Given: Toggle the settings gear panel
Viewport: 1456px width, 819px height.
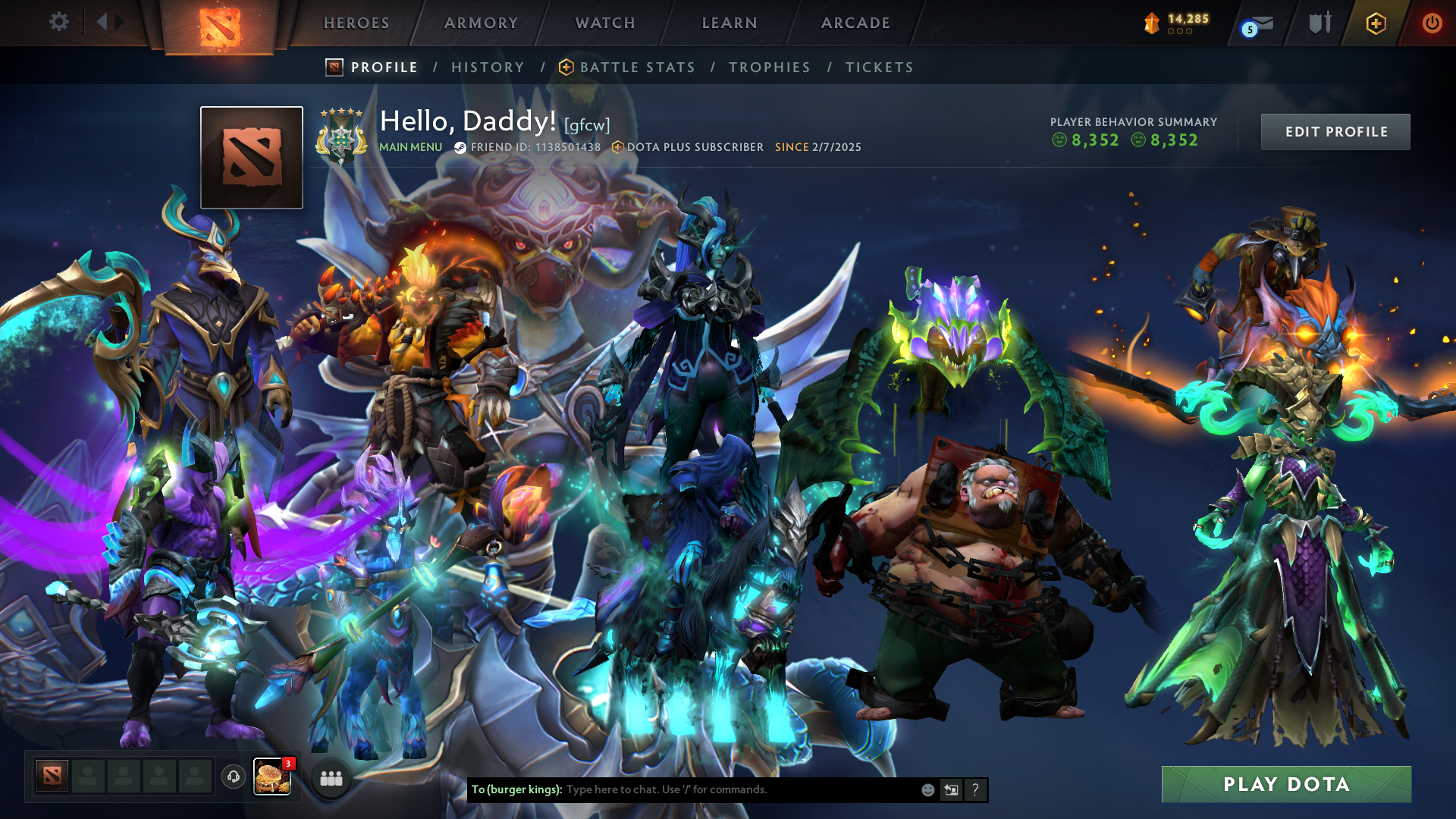Looking at the screenshot, I should point(58,22).
